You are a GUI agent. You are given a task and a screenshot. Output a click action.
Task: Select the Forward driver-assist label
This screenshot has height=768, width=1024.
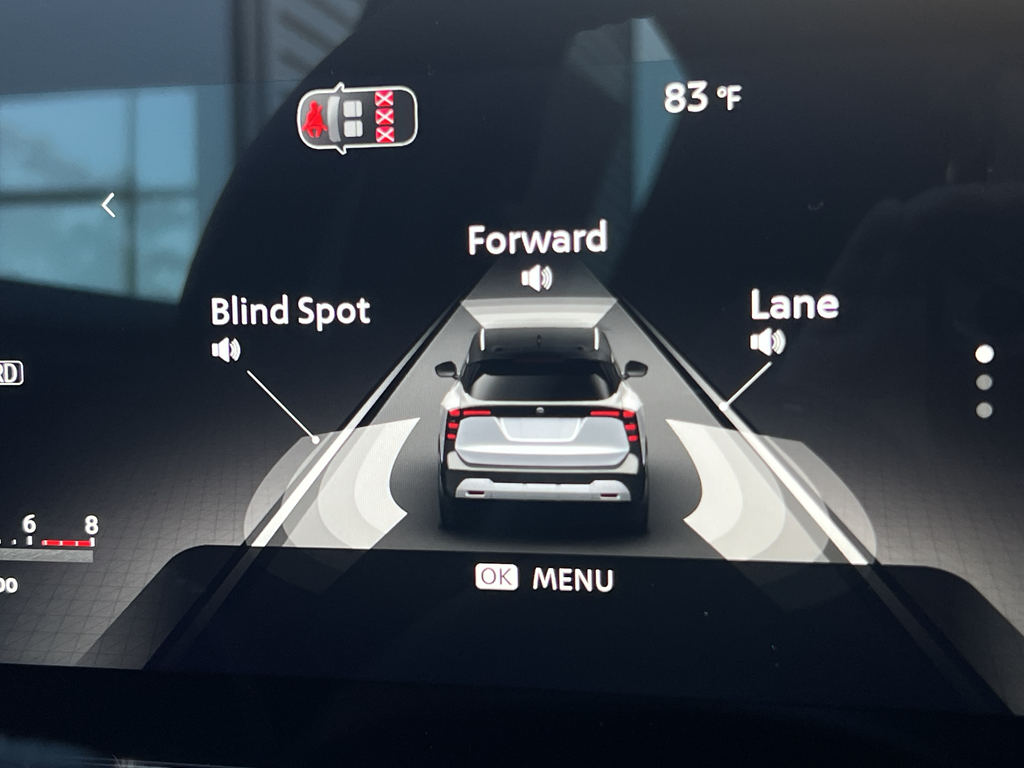coord(537,240)
